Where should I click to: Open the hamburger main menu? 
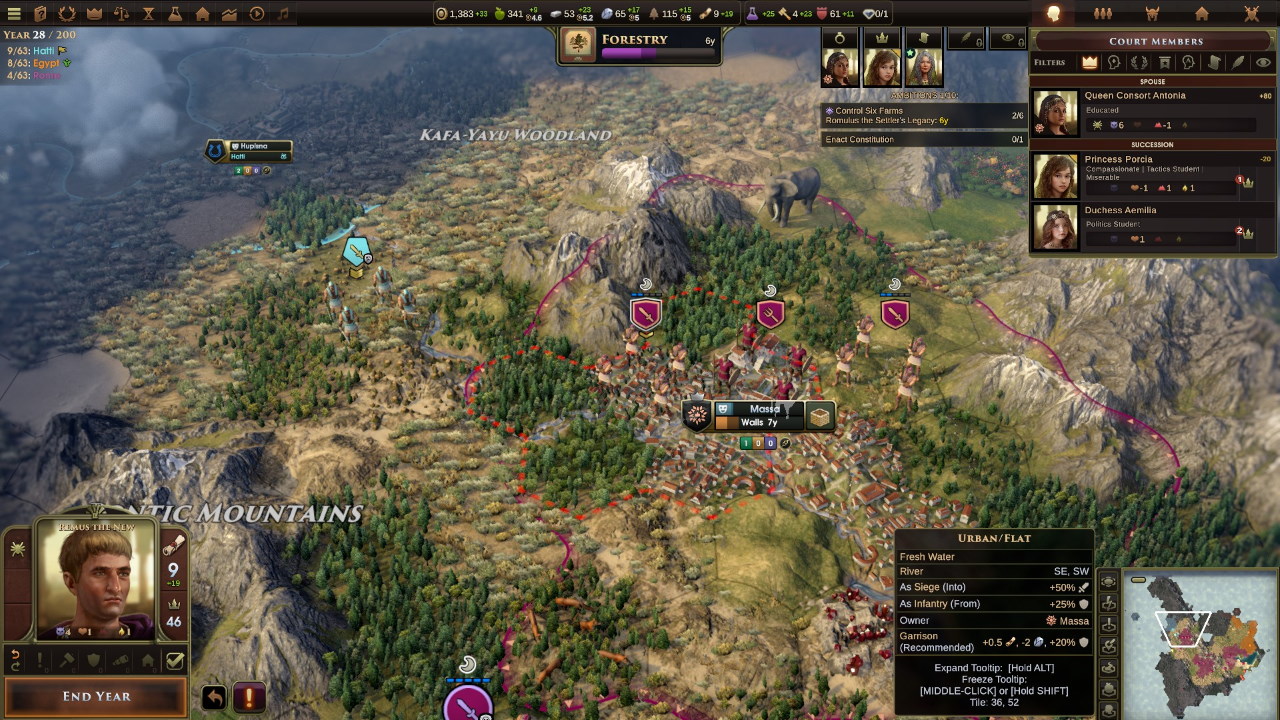[14, 14]
